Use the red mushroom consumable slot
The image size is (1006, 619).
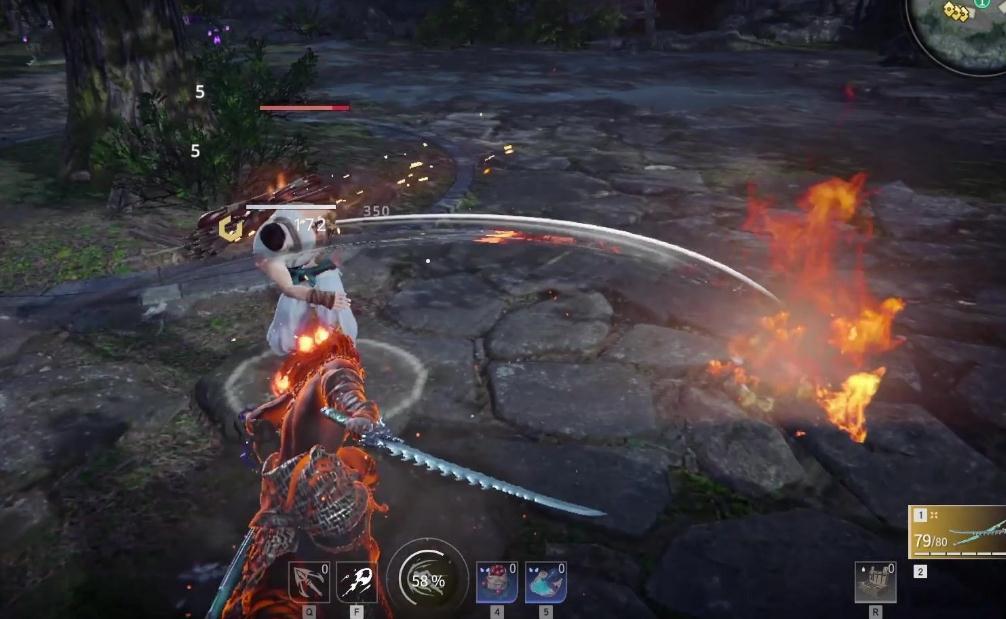497,582
